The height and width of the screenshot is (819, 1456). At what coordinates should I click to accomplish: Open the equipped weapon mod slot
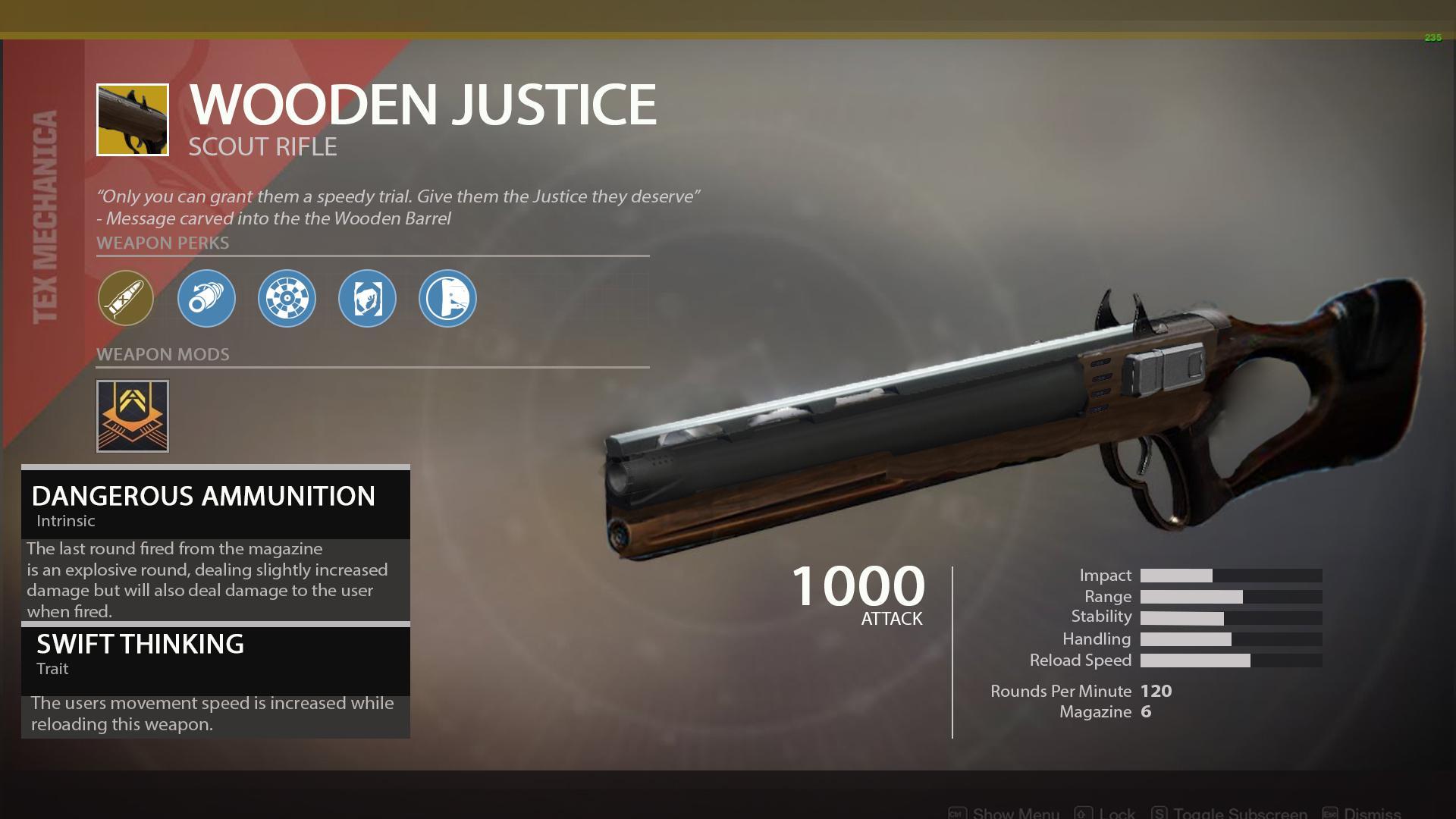coord(132,416)
